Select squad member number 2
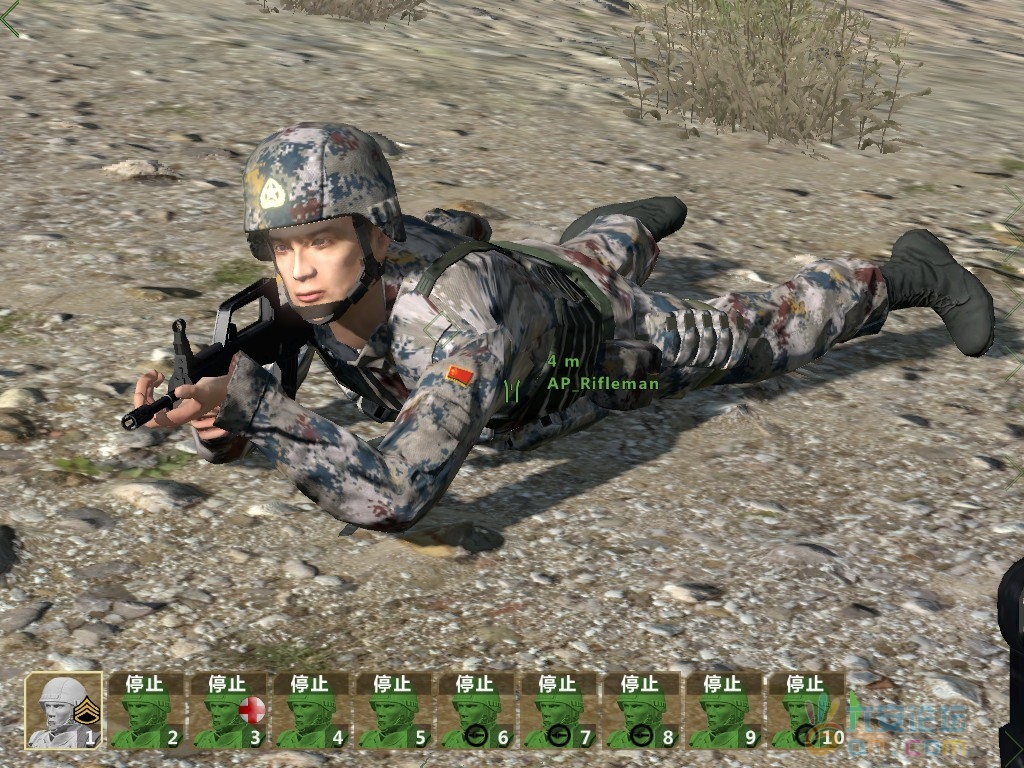Image resolution: width=1024 pixels, height=768 pixels. pyautogui.click(x=145, y=711)
